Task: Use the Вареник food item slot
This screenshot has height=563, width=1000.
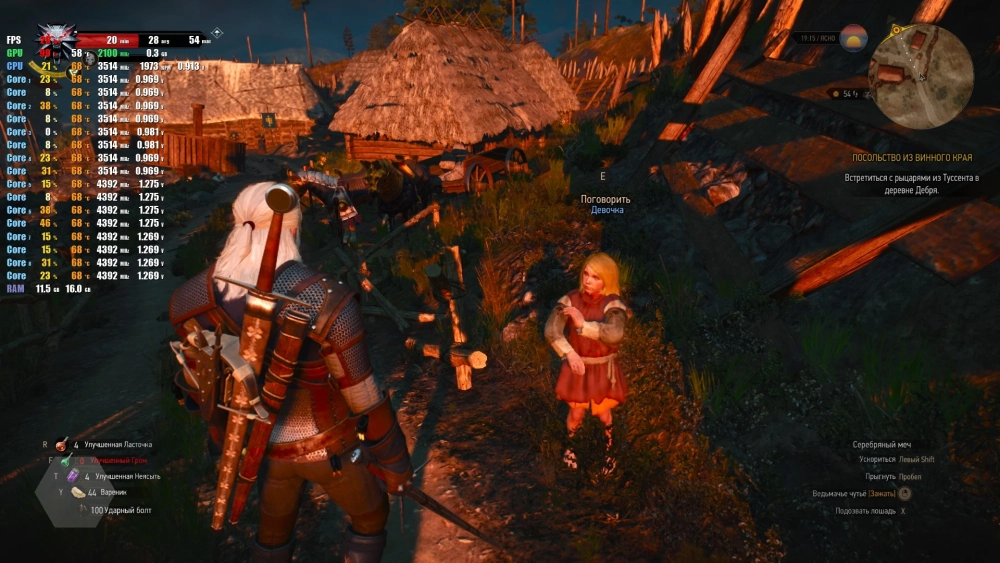Action: point(78,492)
